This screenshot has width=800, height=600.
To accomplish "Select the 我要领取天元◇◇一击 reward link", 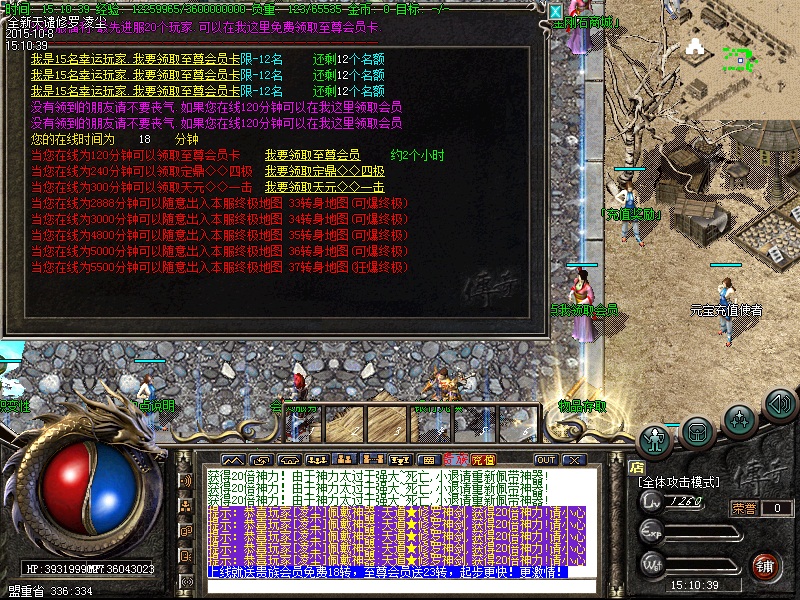I will tap(324, 187).
